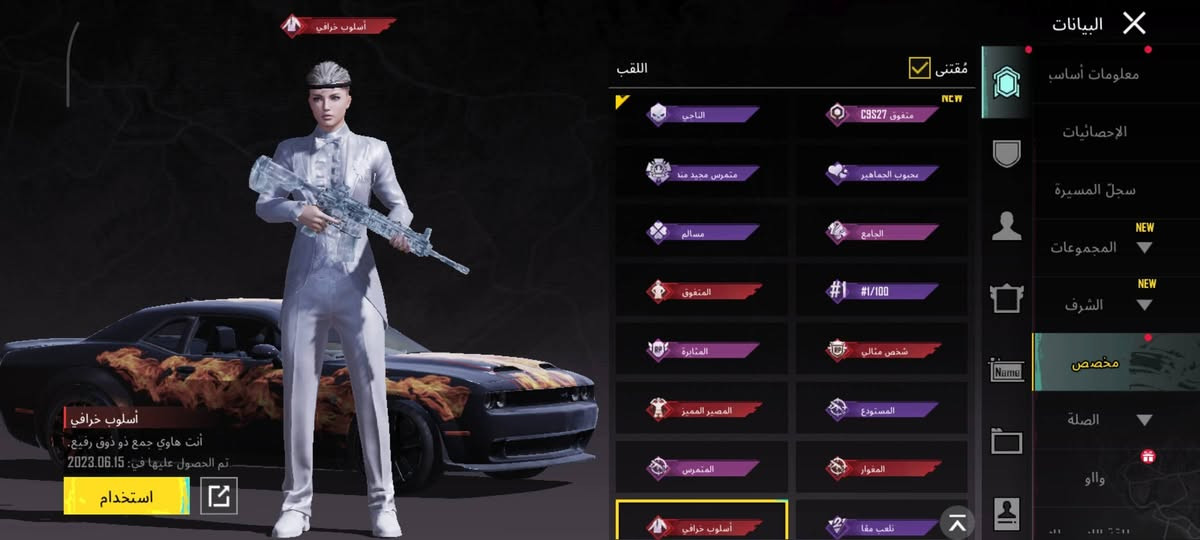Open the avatar silhouette tab
Image resolution: width=1200 pixels, height=540 pixels.
1006,227
